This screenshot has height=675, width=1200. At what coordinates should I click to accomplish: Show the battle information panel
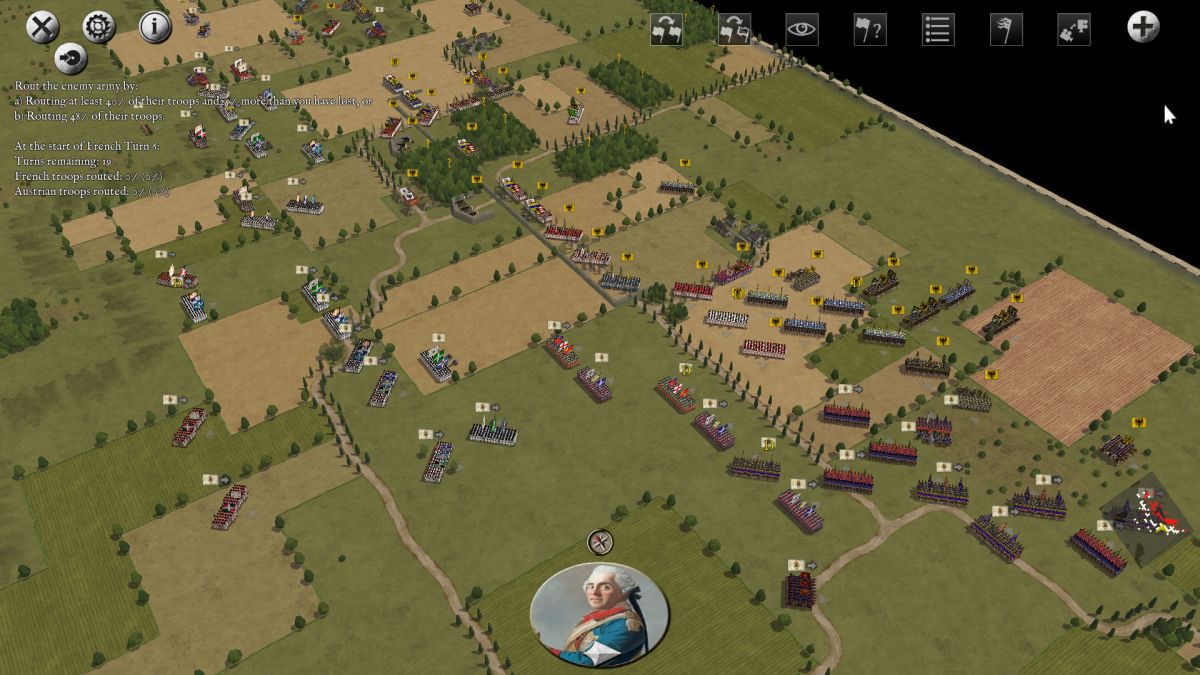[155, 27]
